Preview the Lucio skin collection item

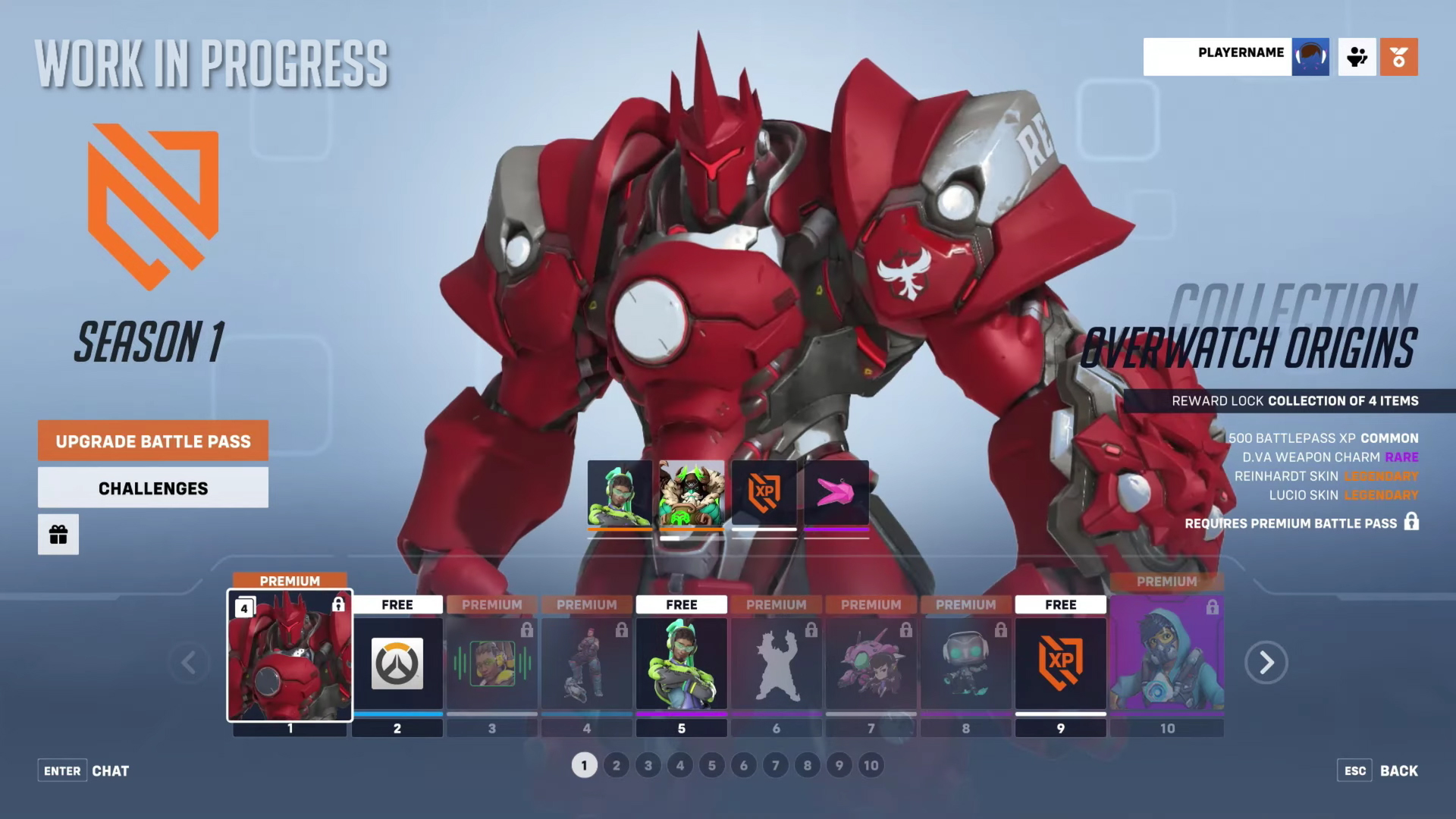[620, 494]
